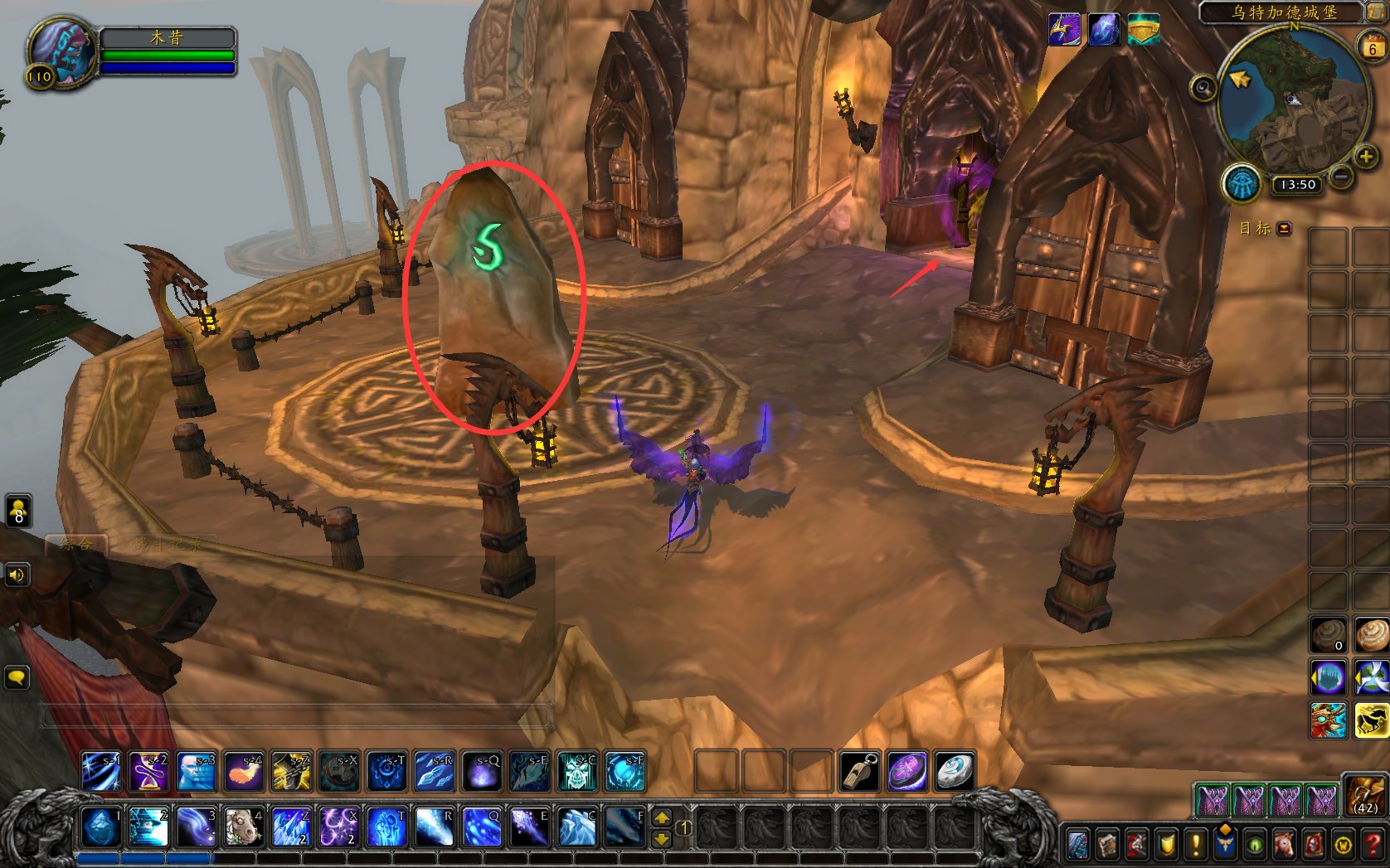Open the character info micro button
Viewport: 1390px width, 868px height.
(1079, 844)
